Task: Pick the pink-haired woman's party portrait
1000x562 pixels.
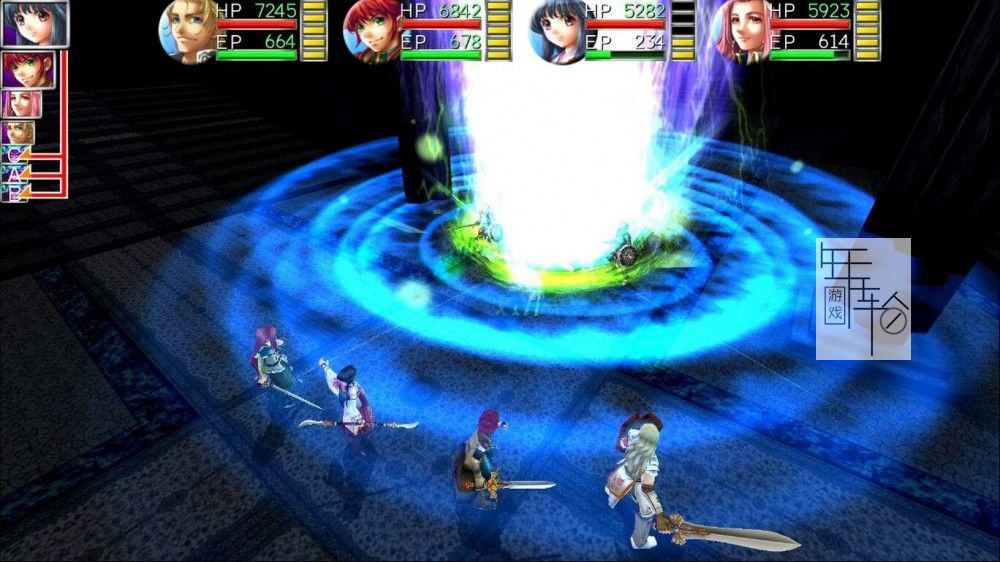Action: pos(742,31)
